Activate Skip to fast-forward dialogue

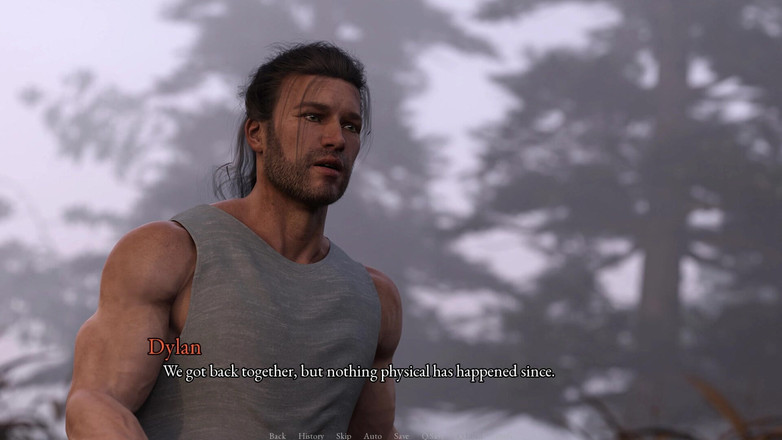343,436
